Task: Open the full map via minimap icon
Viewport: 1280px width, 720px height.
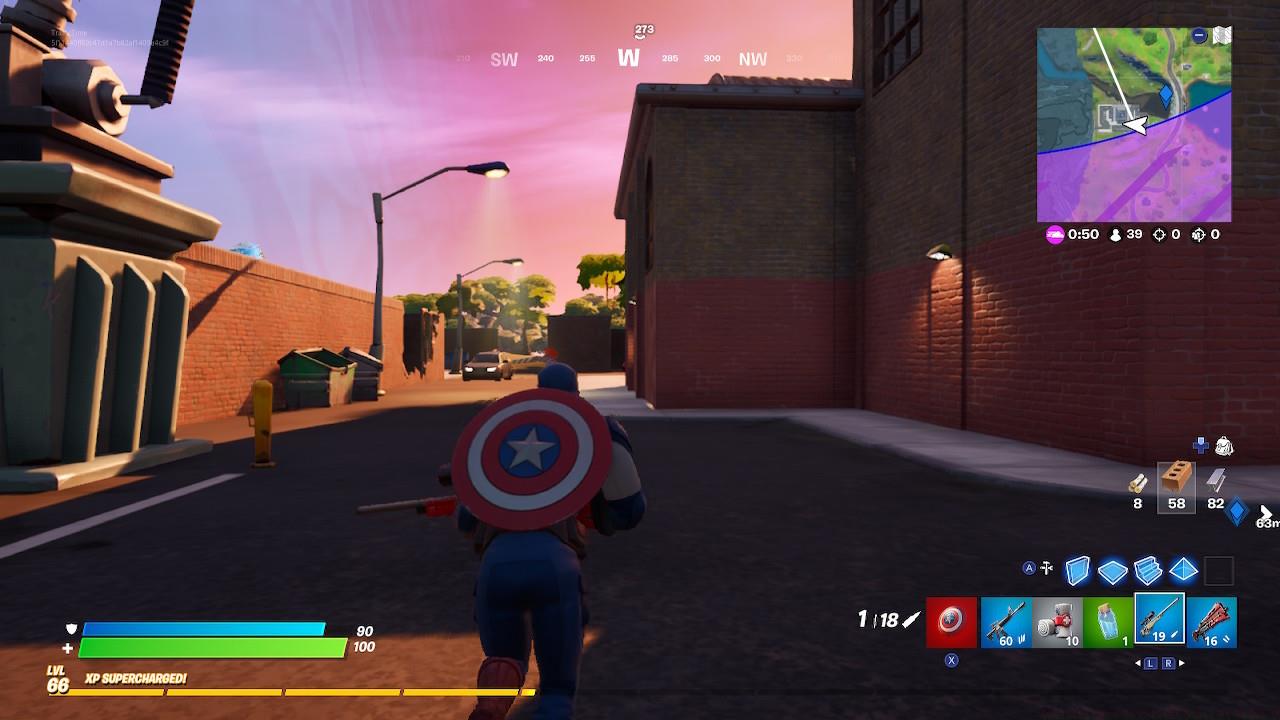Action: pos(1222,34)
